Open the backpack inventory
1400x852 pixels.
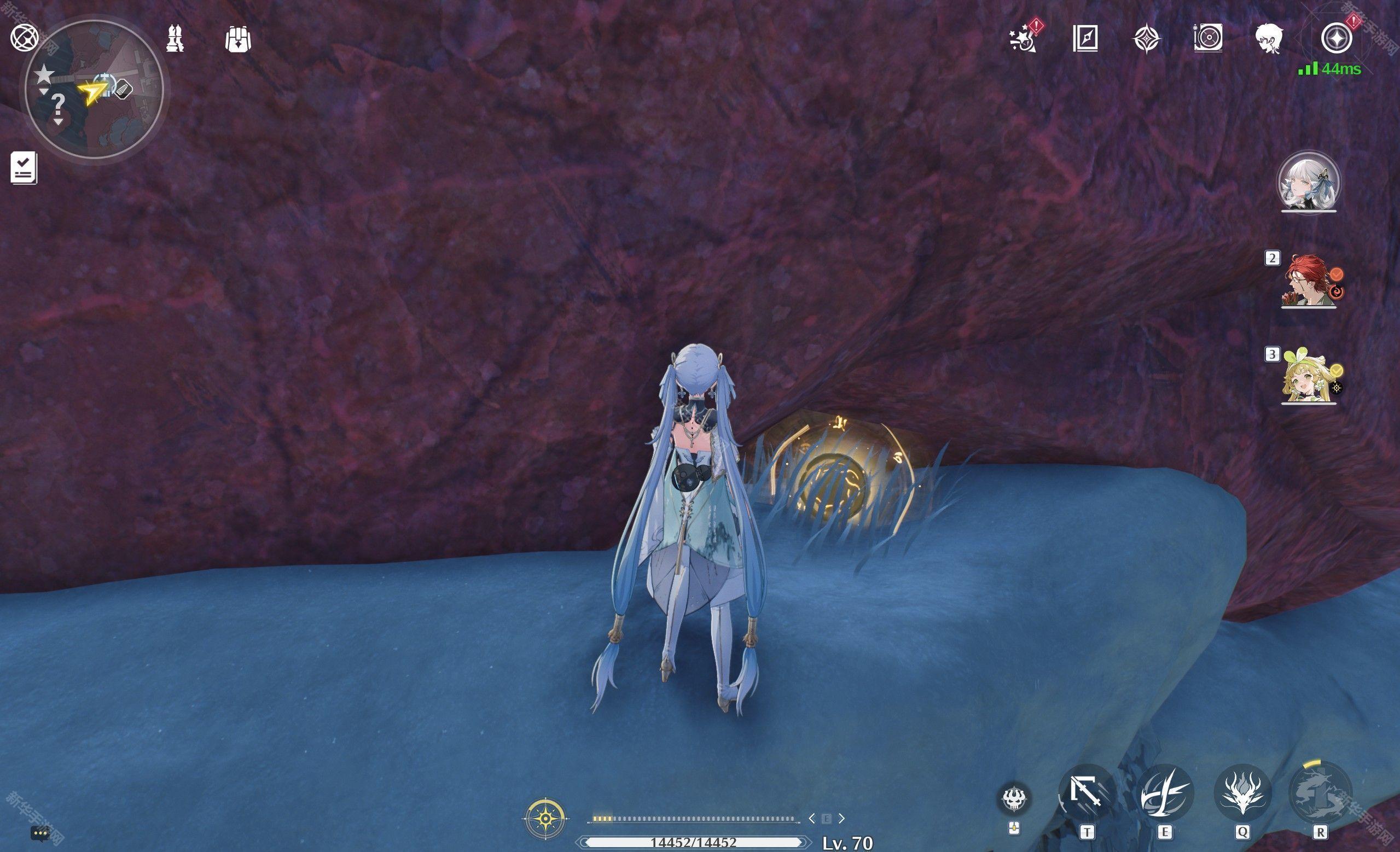(237, 39)
